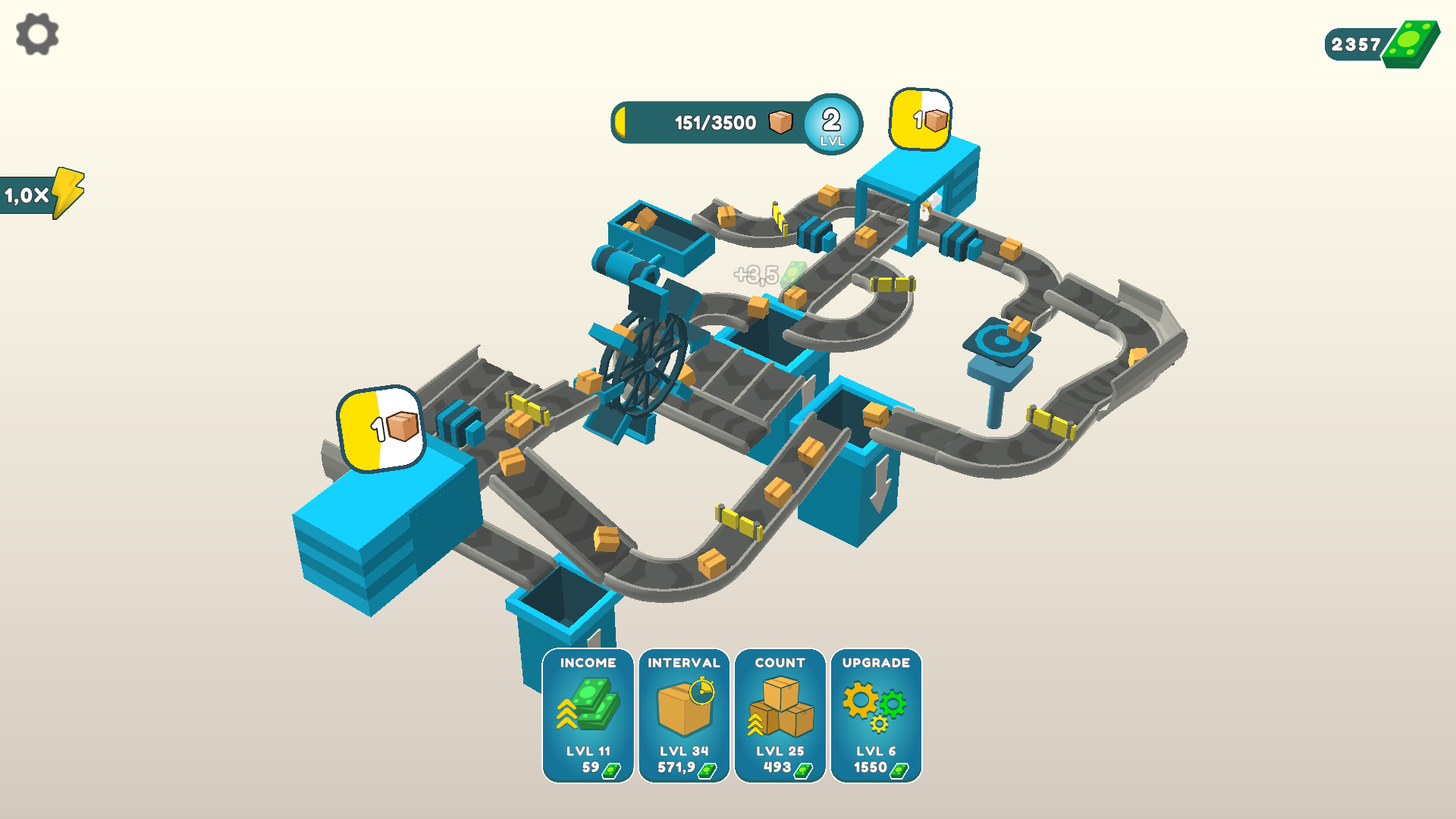
Task: Open the settings gear menu
Action: tap(36, 34)
